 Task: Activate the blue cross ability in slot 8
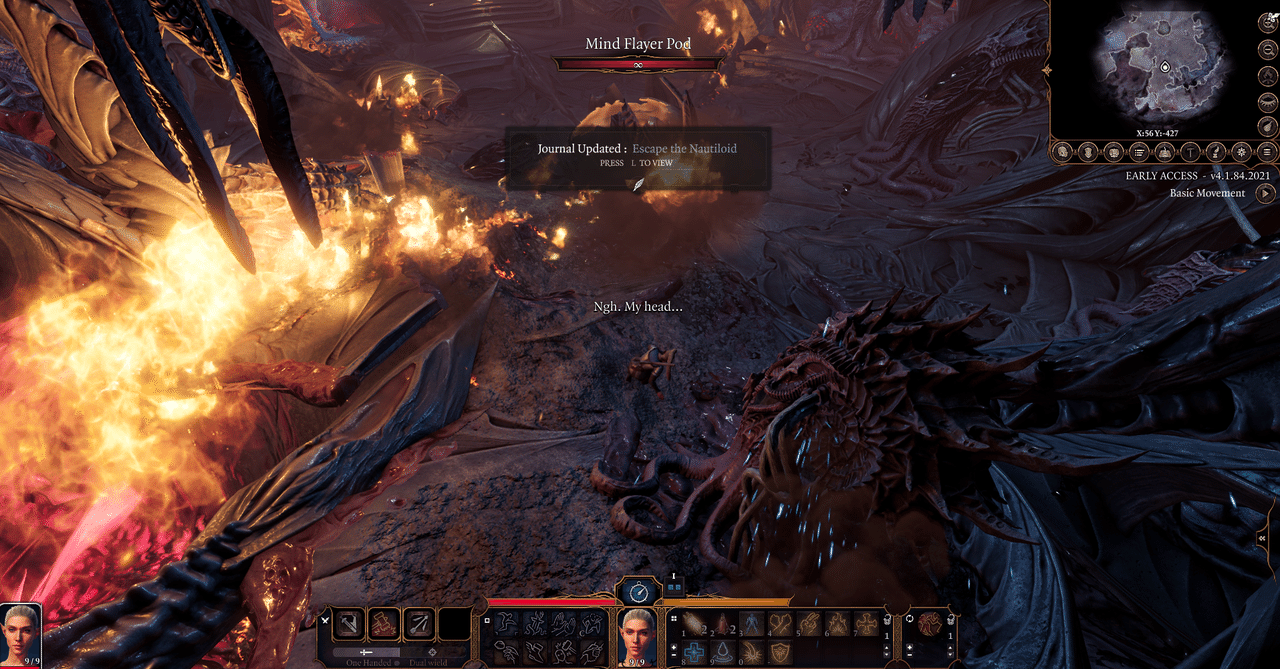click(696, 651)
